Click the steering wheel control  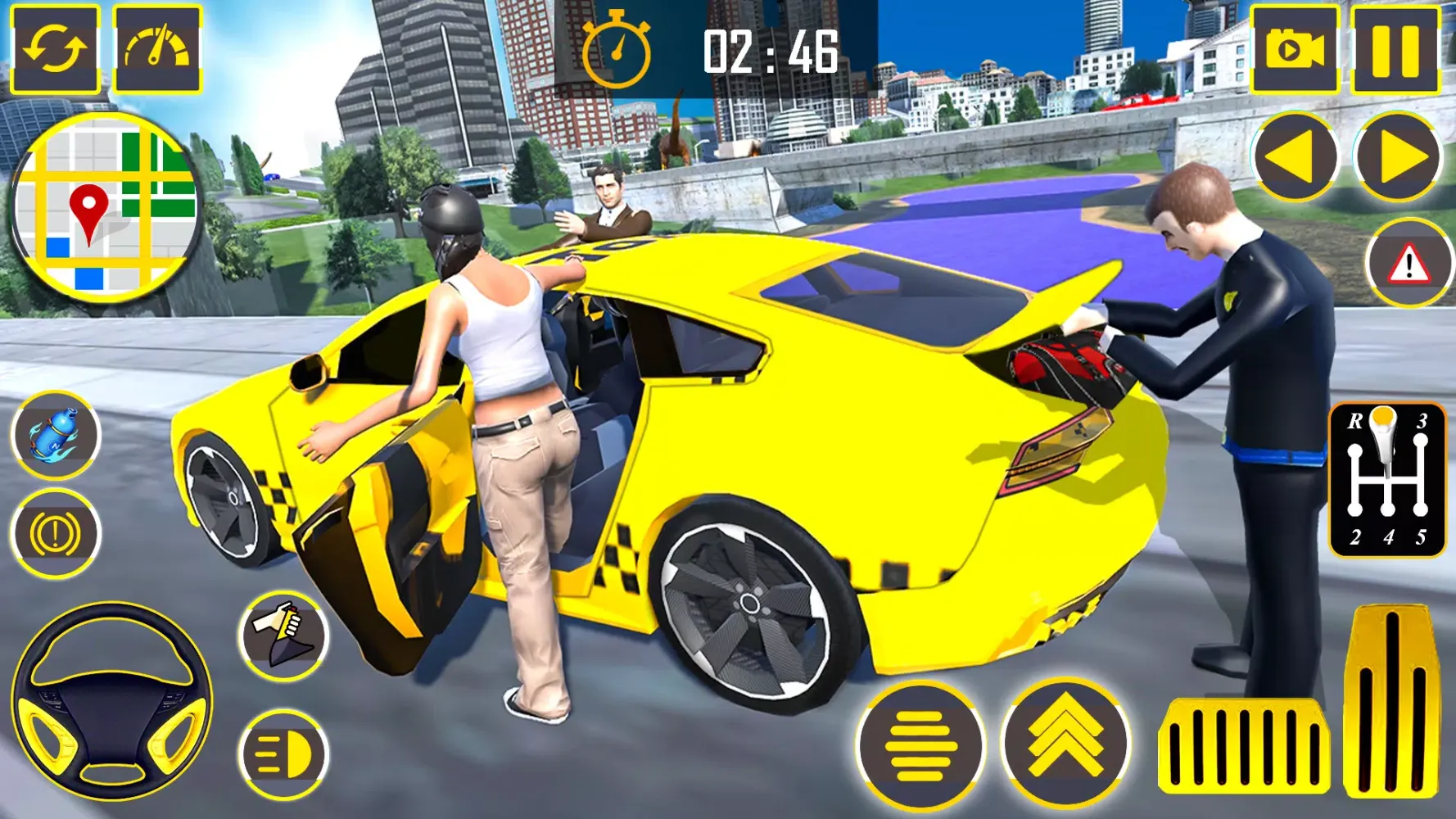point(112,702)
